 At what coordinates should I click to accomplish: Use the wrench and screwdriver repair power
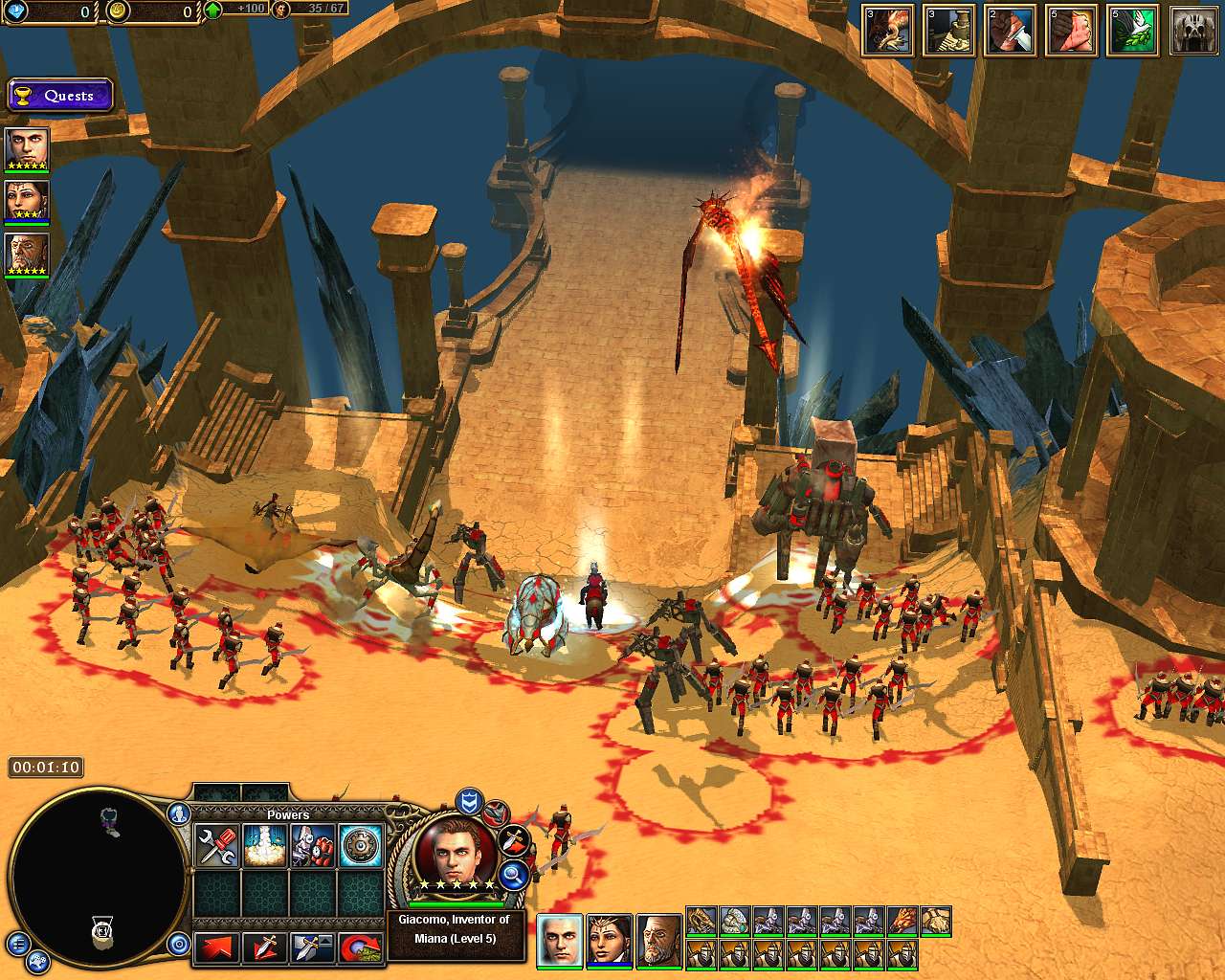coord(216,846)
